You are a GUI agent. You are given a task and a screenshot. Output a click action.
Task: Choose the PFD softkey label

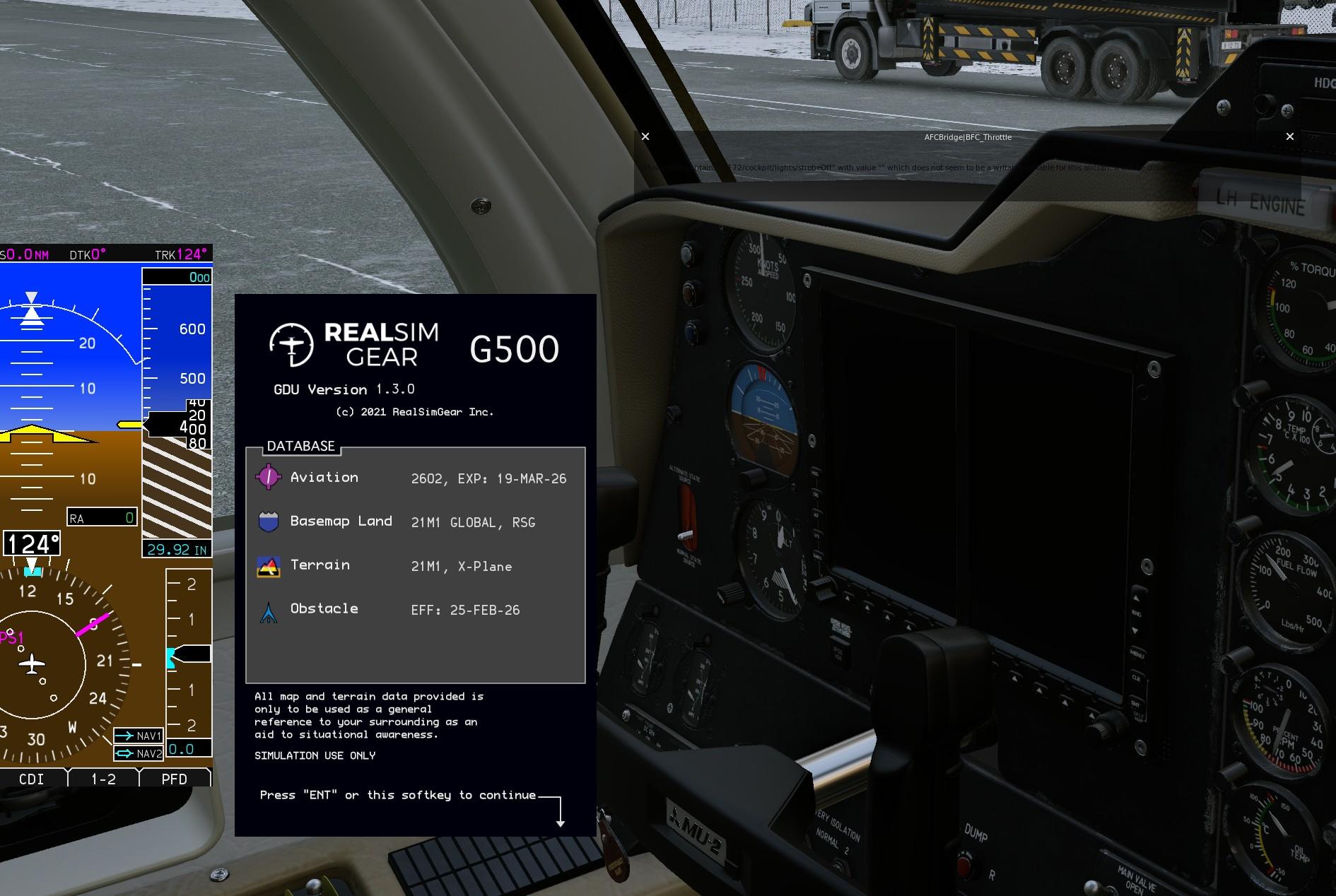point(175,779)
